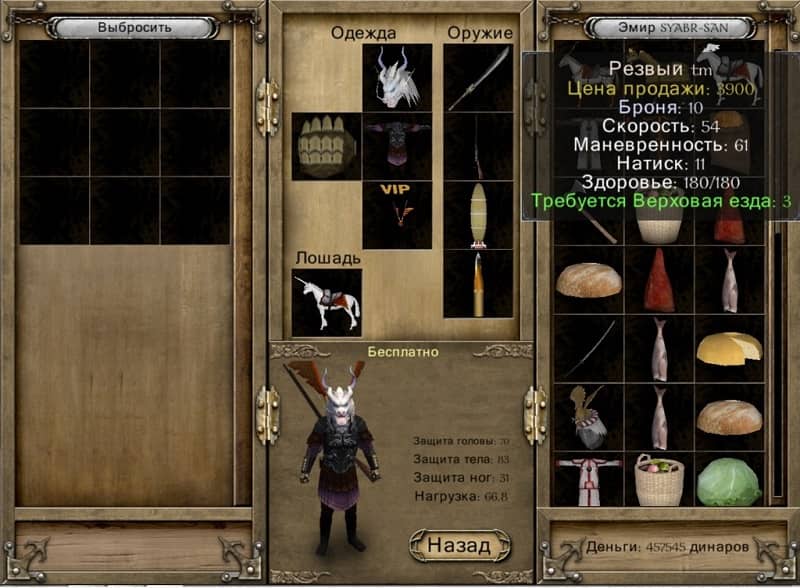The image size is (800, 588).
Task: Select the equipped arrows slot
Action: tap(478, 283)
